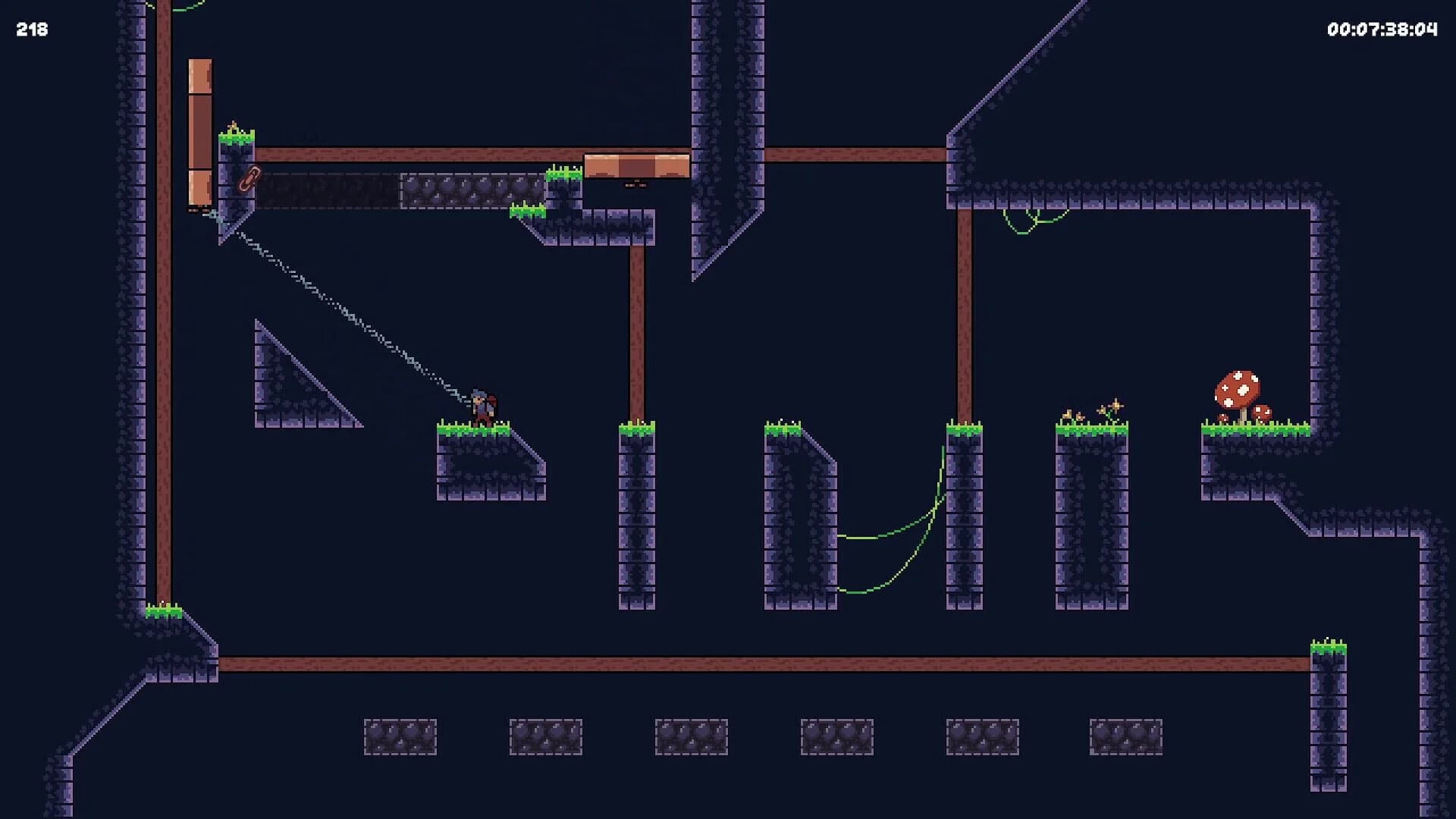Toggle the dashed spike block near the paperclip
This screenshot has width=1456, height=819.
[x=326, y=190]
